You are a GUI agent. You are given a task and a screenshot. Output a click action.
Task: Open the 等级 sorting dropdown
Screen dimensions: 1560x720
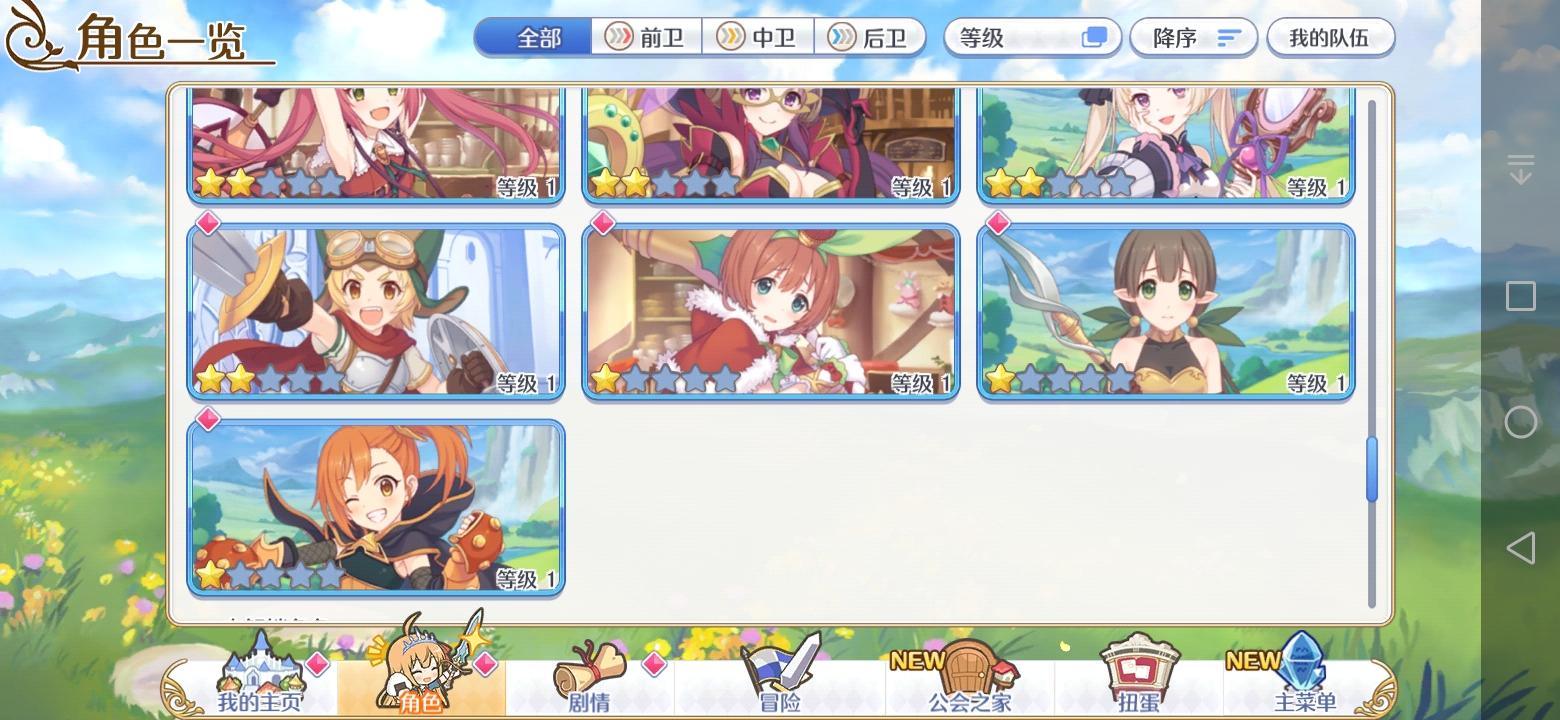(x=1031, y=37)
